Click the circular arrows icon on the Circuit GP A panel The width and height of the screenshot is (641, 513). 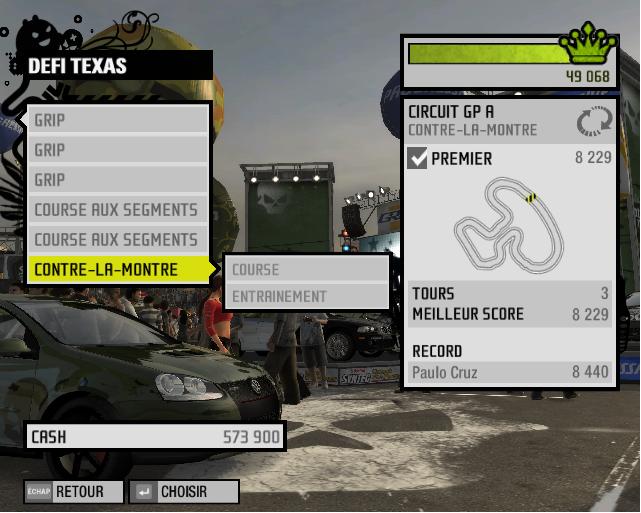click(592, 122)
